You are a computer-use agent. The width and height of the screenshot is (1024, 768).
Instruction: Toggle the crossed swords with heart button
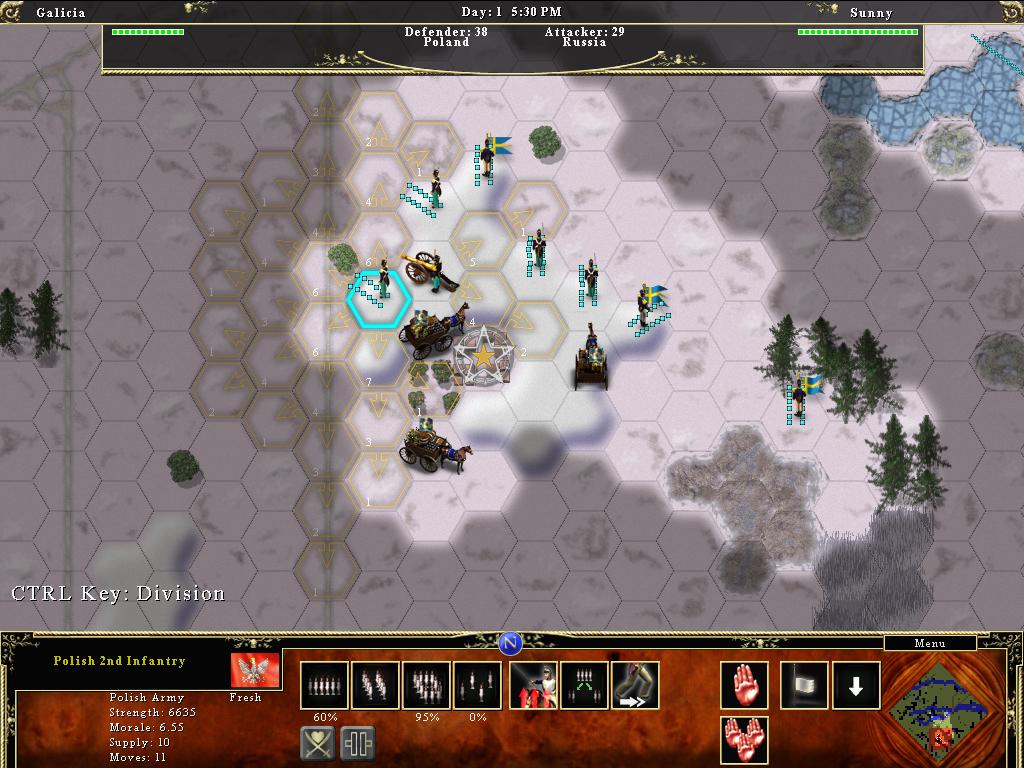click(317, 743)
